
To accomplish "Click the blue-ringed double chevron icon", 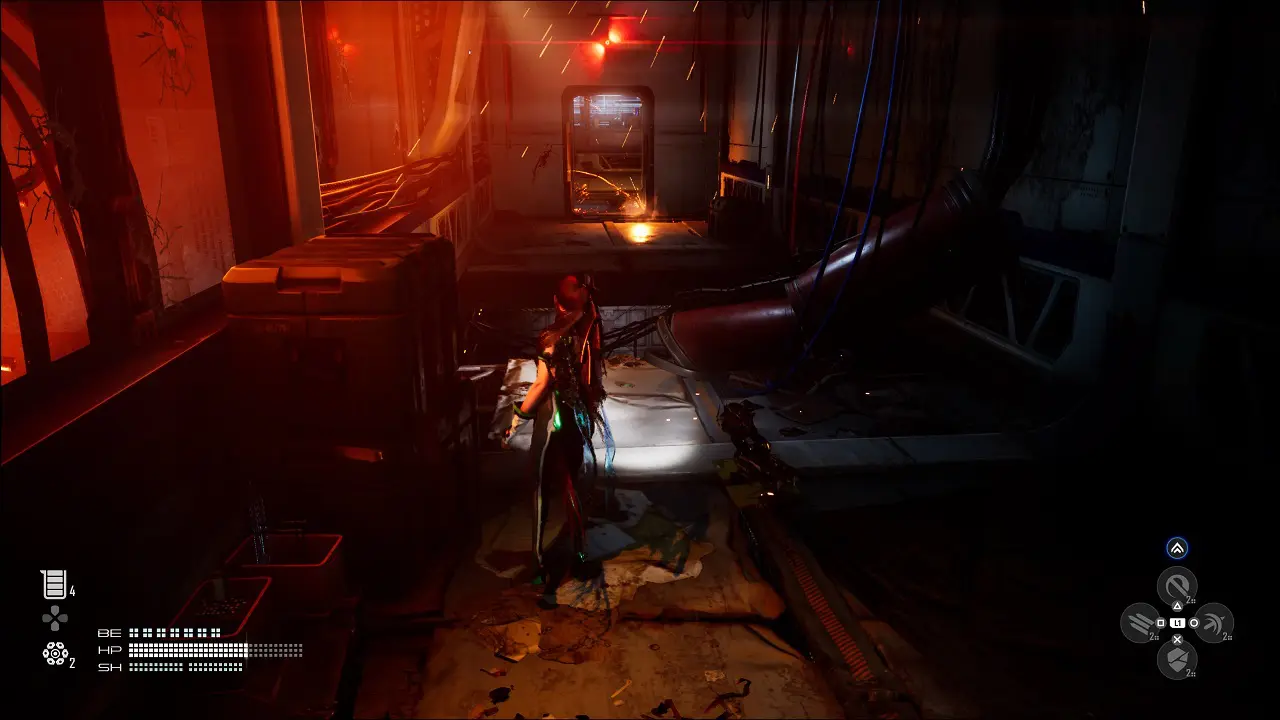I will (1177, 548).
